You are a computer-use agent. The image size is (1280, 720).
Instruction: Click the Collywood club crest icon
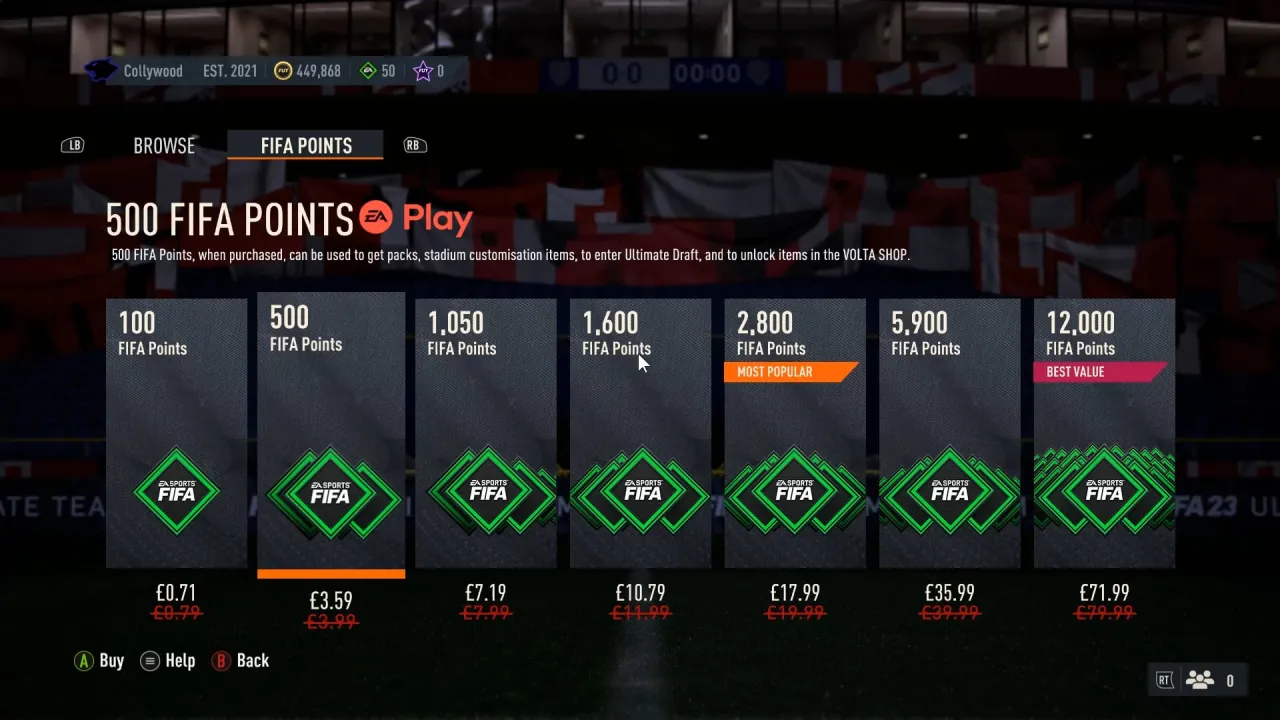point(99,70)
